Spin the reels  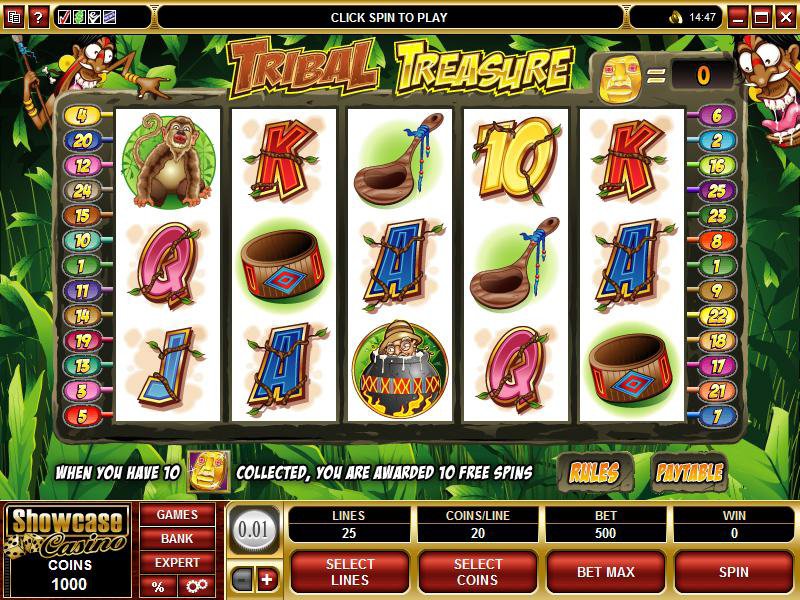(734, 572)
